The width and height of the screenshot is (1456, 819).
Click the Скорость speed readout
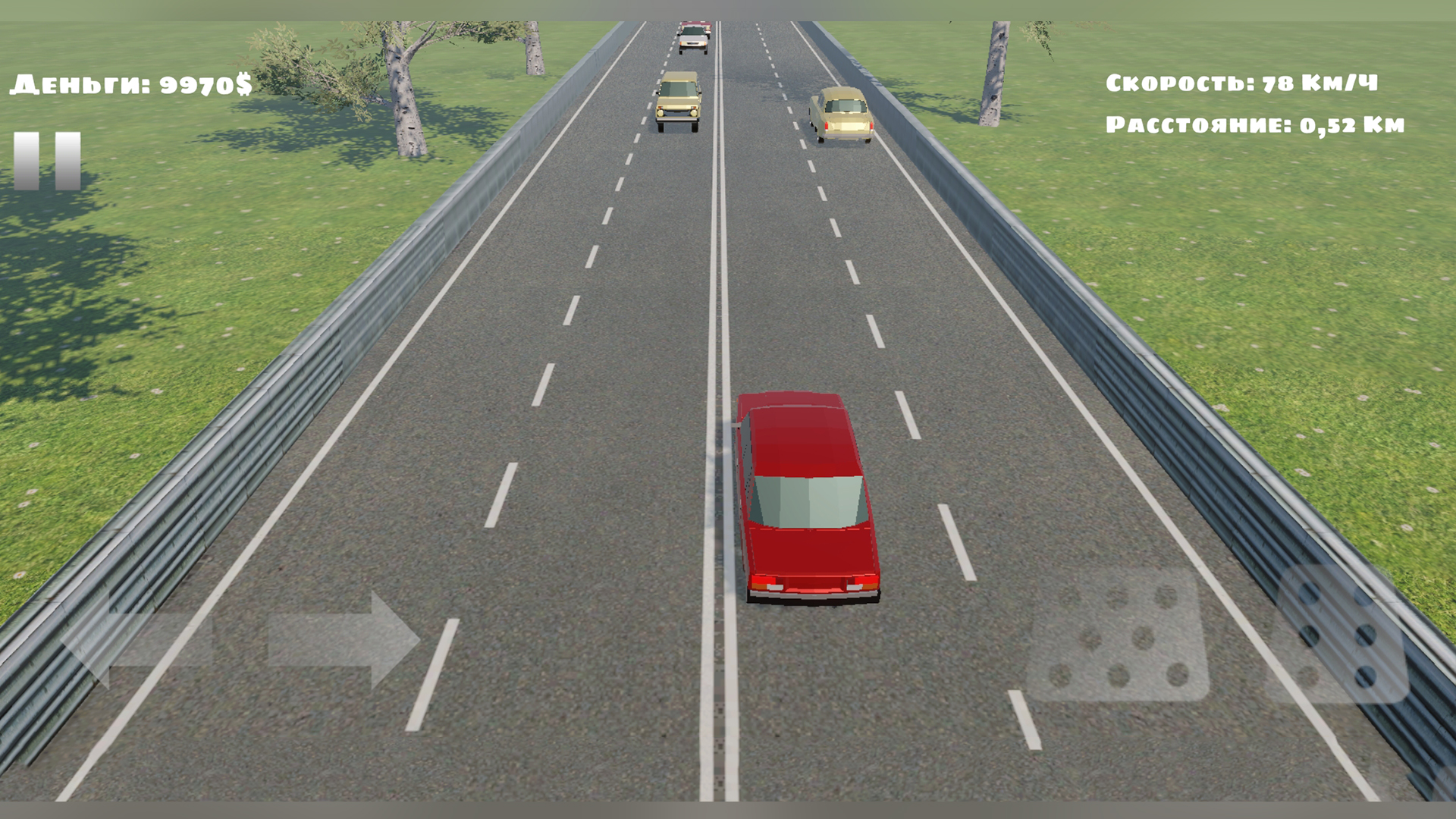(1244, 83)
